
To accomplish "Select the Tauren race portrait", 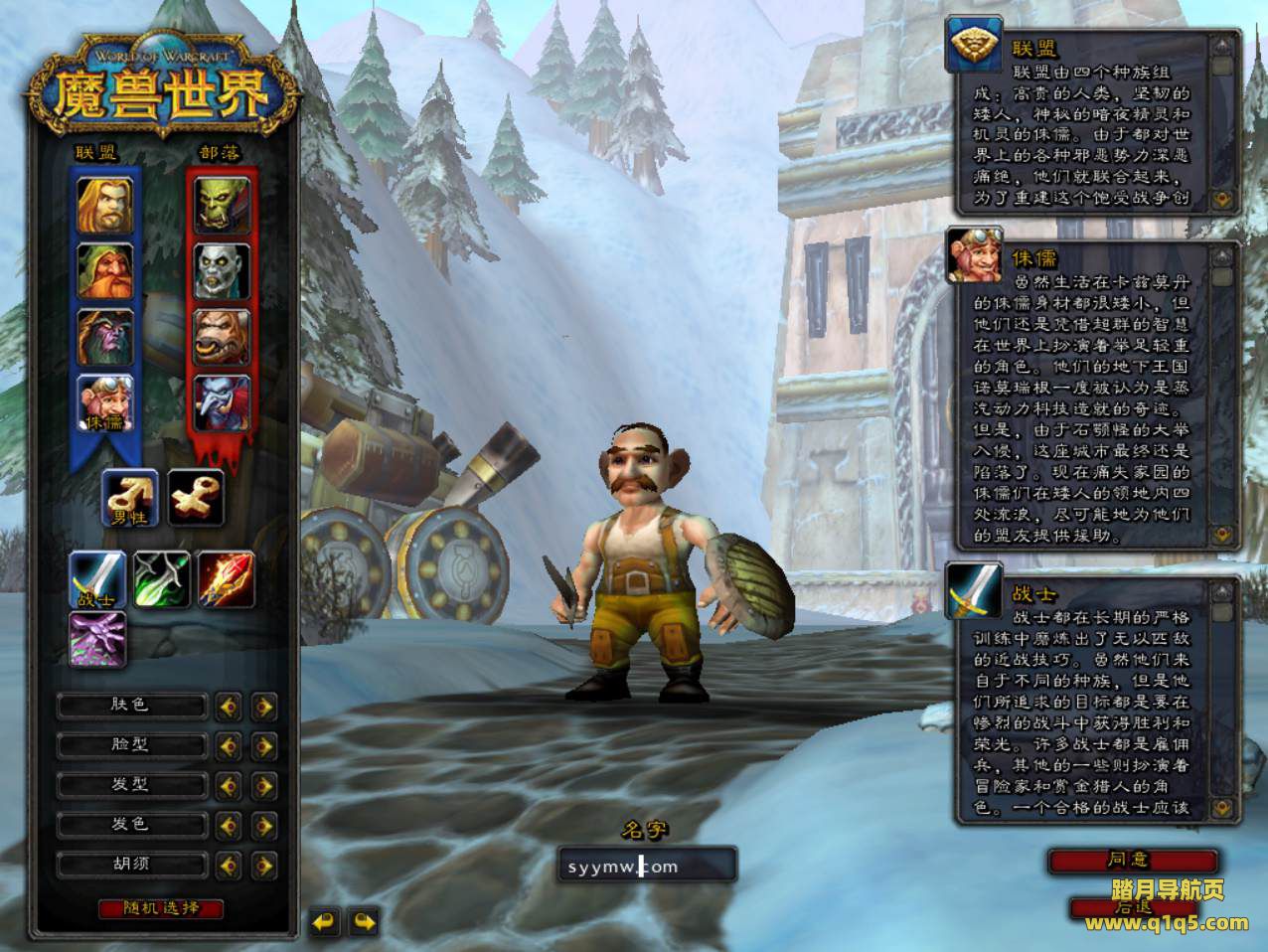I will point(222,337).
